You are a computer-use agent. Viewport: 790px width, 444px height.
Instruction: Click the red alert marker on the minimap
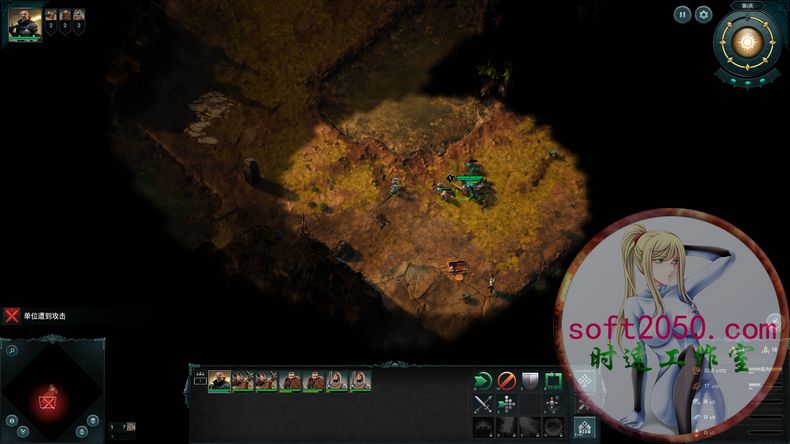[x=47, y=402]
